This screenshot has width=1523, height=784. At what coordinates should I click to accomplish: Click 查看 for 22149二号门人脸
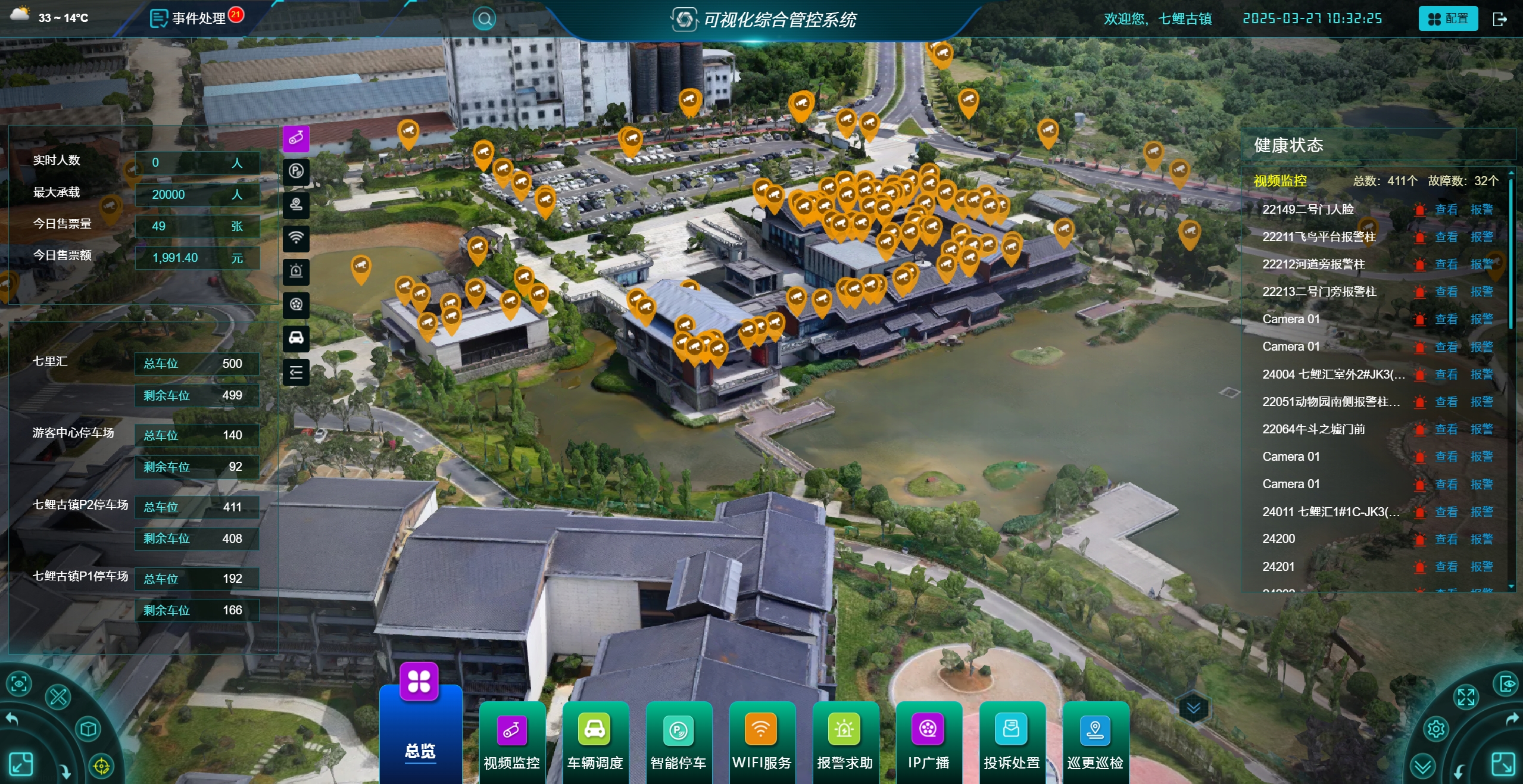point(1446,210)
